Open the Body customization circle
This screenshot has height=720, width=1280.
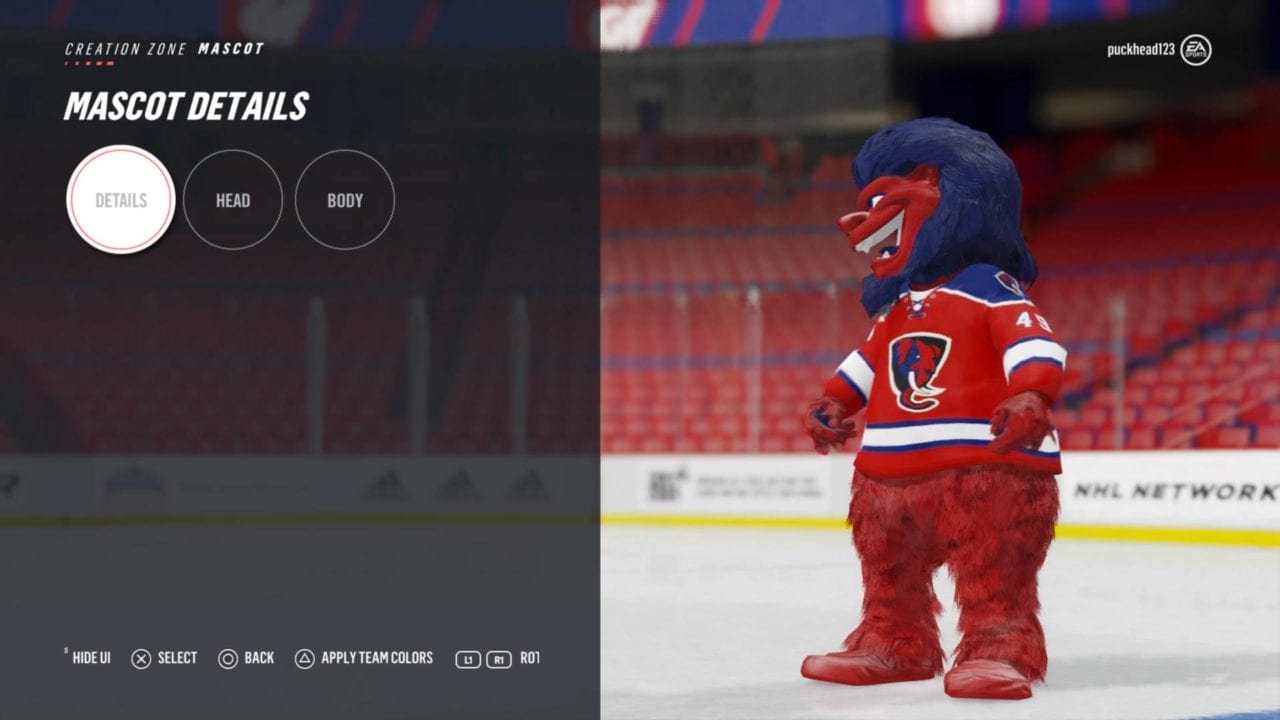pos(345,200)
